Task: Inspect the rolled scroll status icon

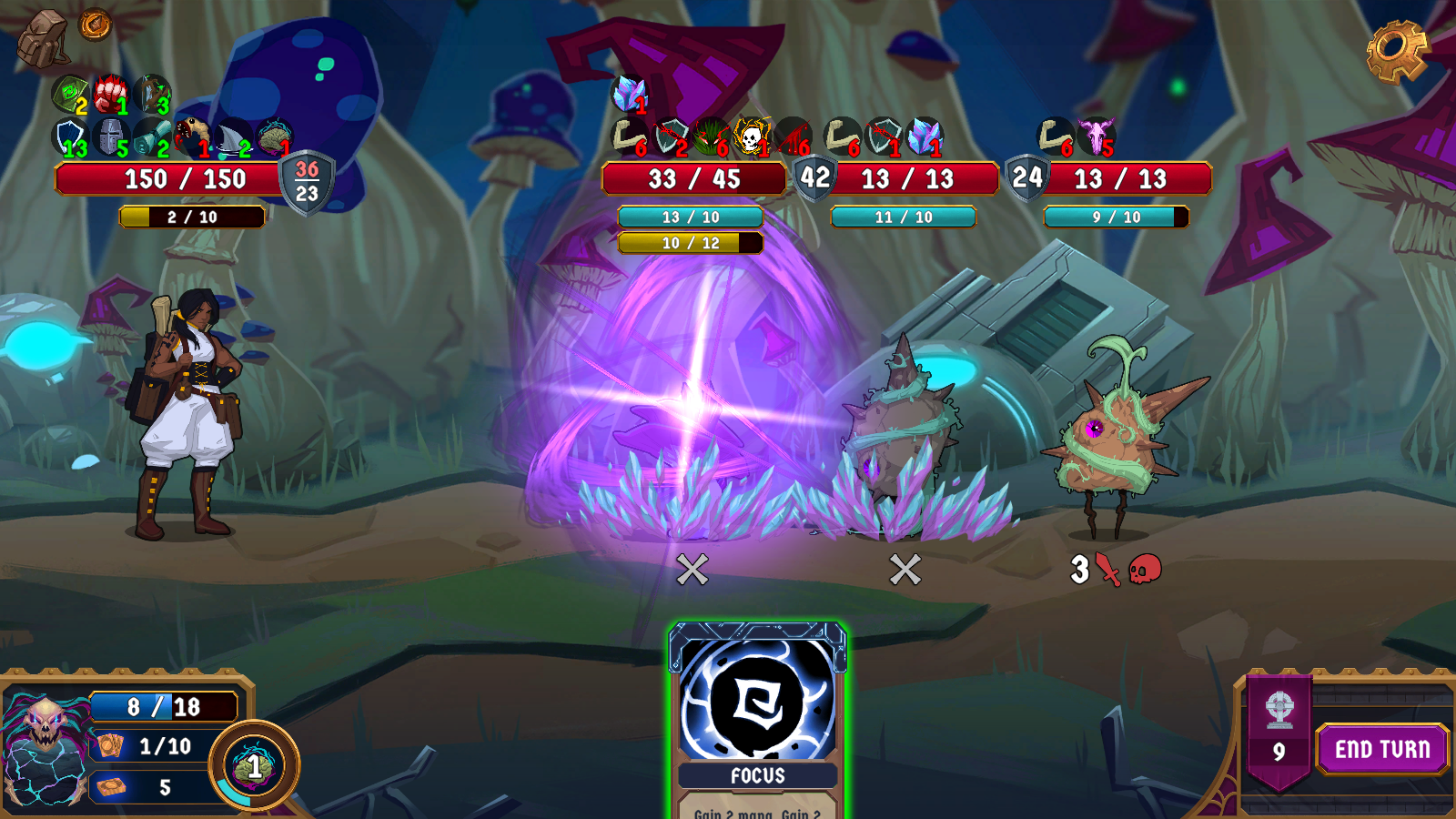Action: coord(152,138)
